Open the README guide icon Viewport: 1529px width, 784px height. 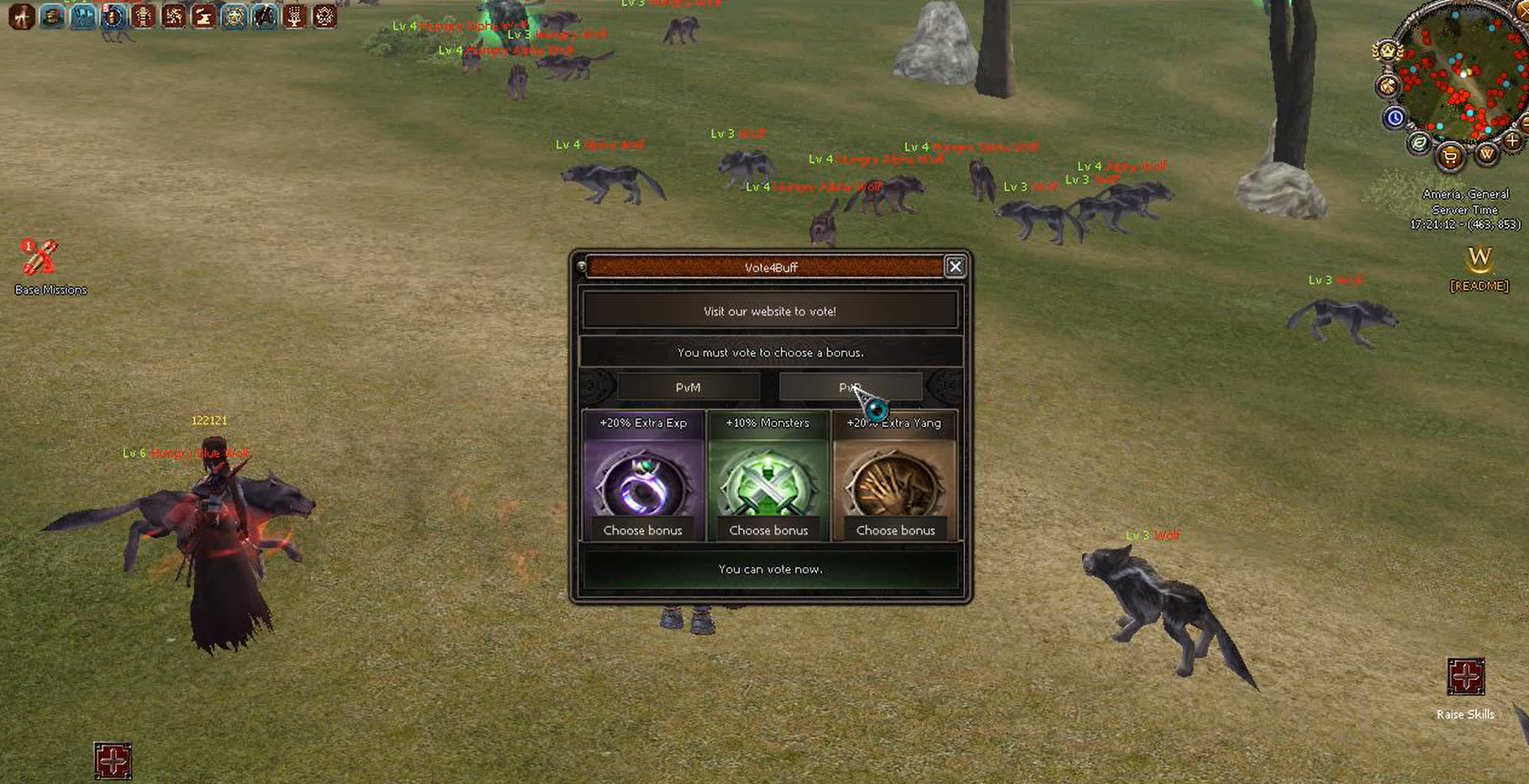pyautogui.click(x=1479, y=260)
